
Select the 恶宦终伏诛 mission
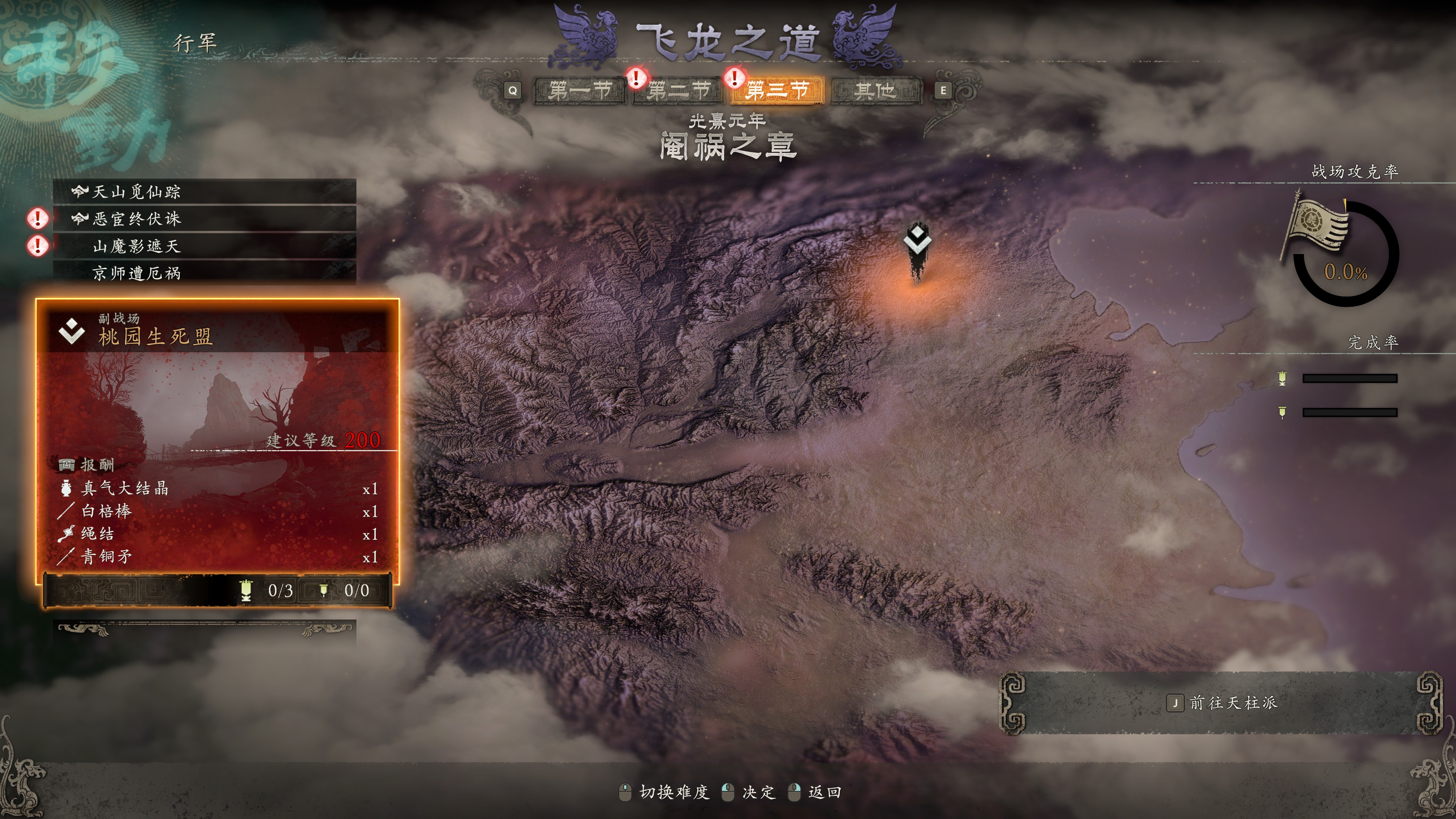coord(205,219)
